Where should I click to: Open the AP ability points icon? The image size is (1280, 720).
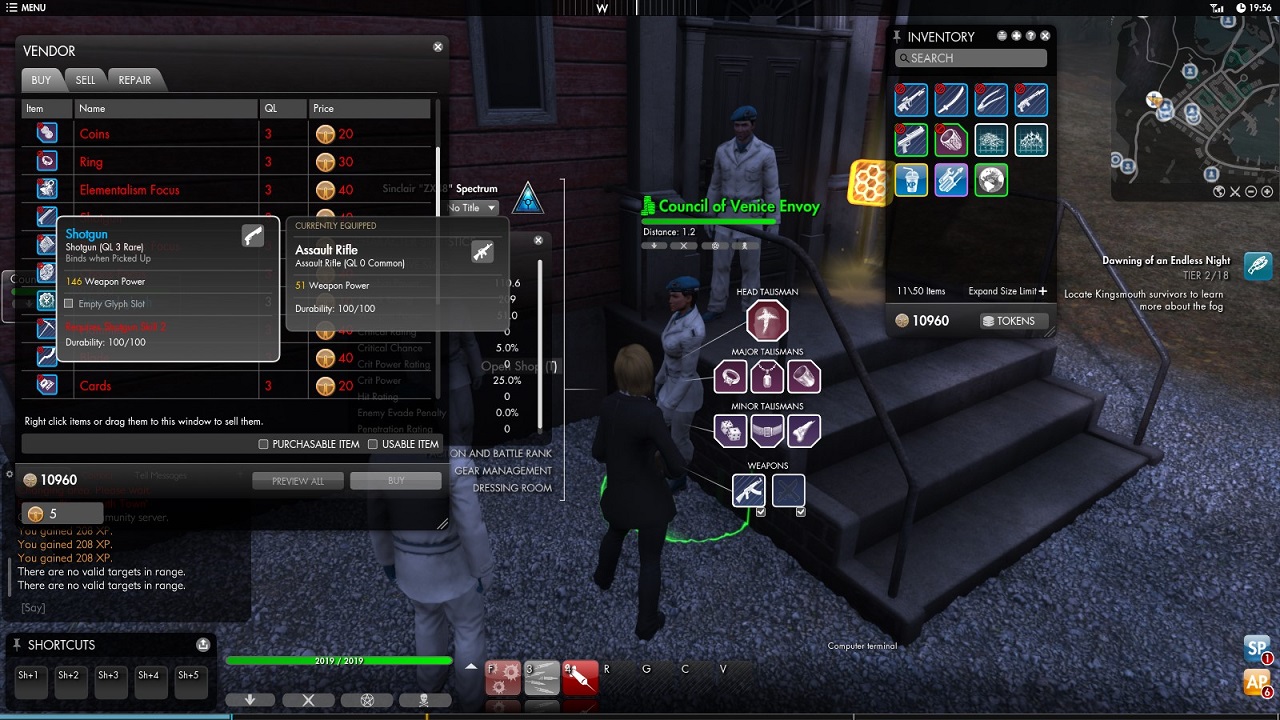(x=1256, y=683)
